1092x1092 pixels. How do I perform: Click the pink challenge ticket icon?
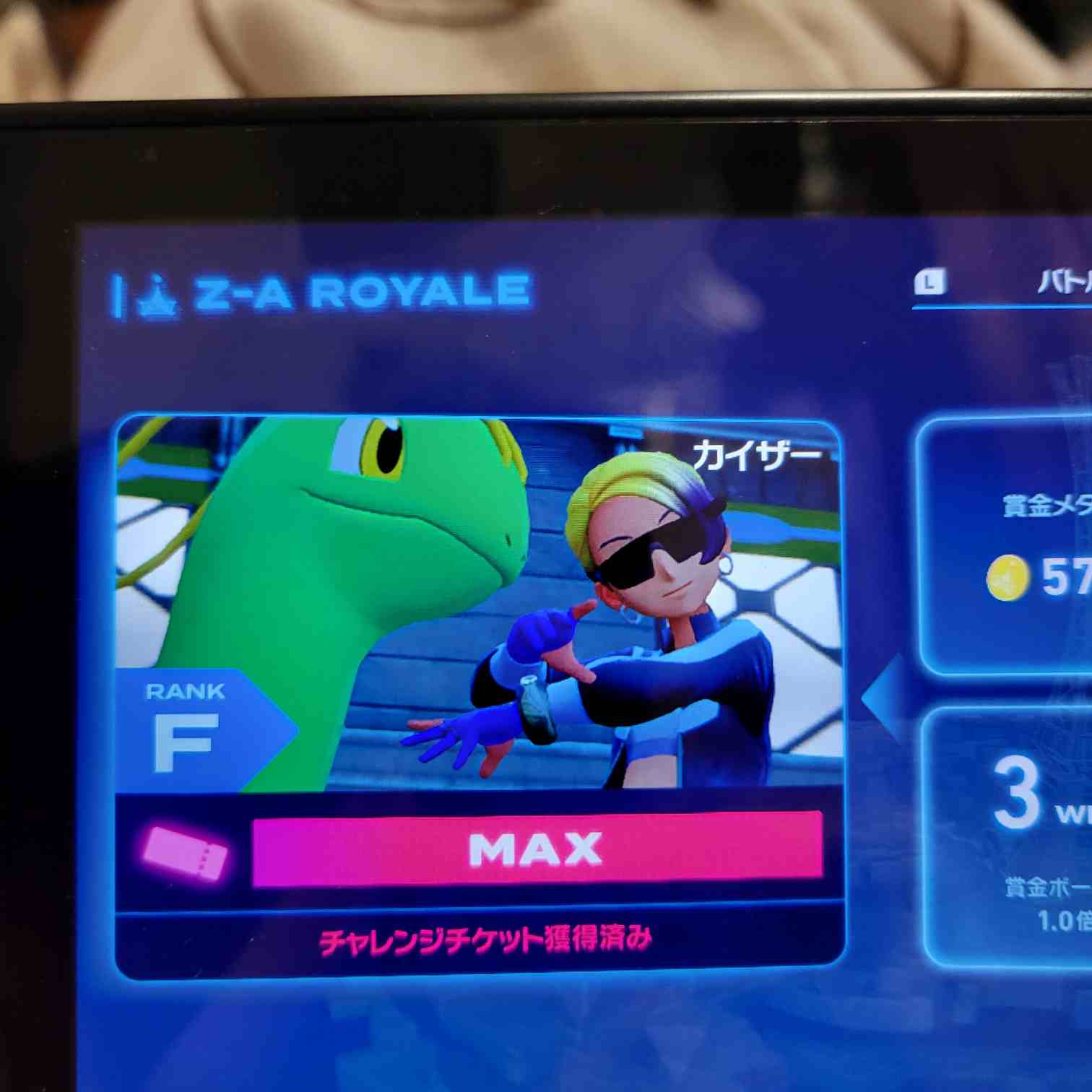185,854
